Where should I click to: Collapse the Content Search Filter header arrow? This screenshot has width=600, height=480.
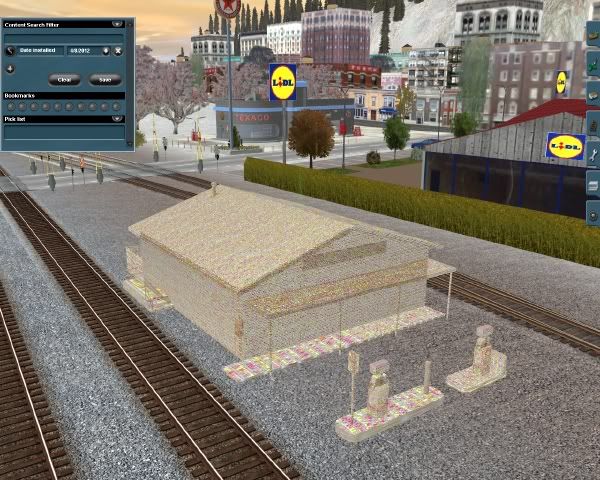[x=117, y=22]
